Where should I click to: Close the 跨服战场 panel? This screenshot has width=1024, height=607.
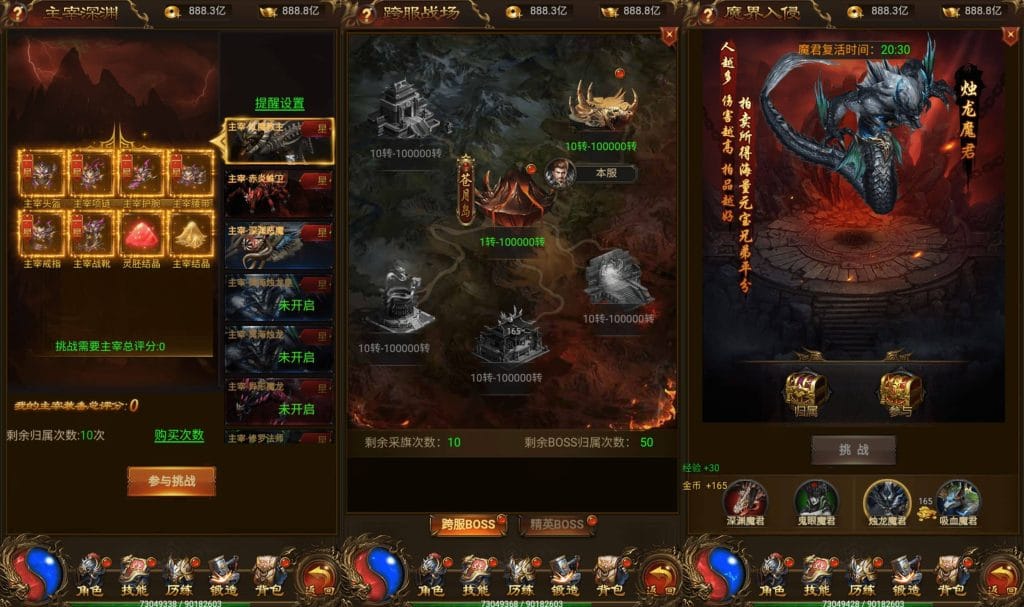tap(669, 35)
